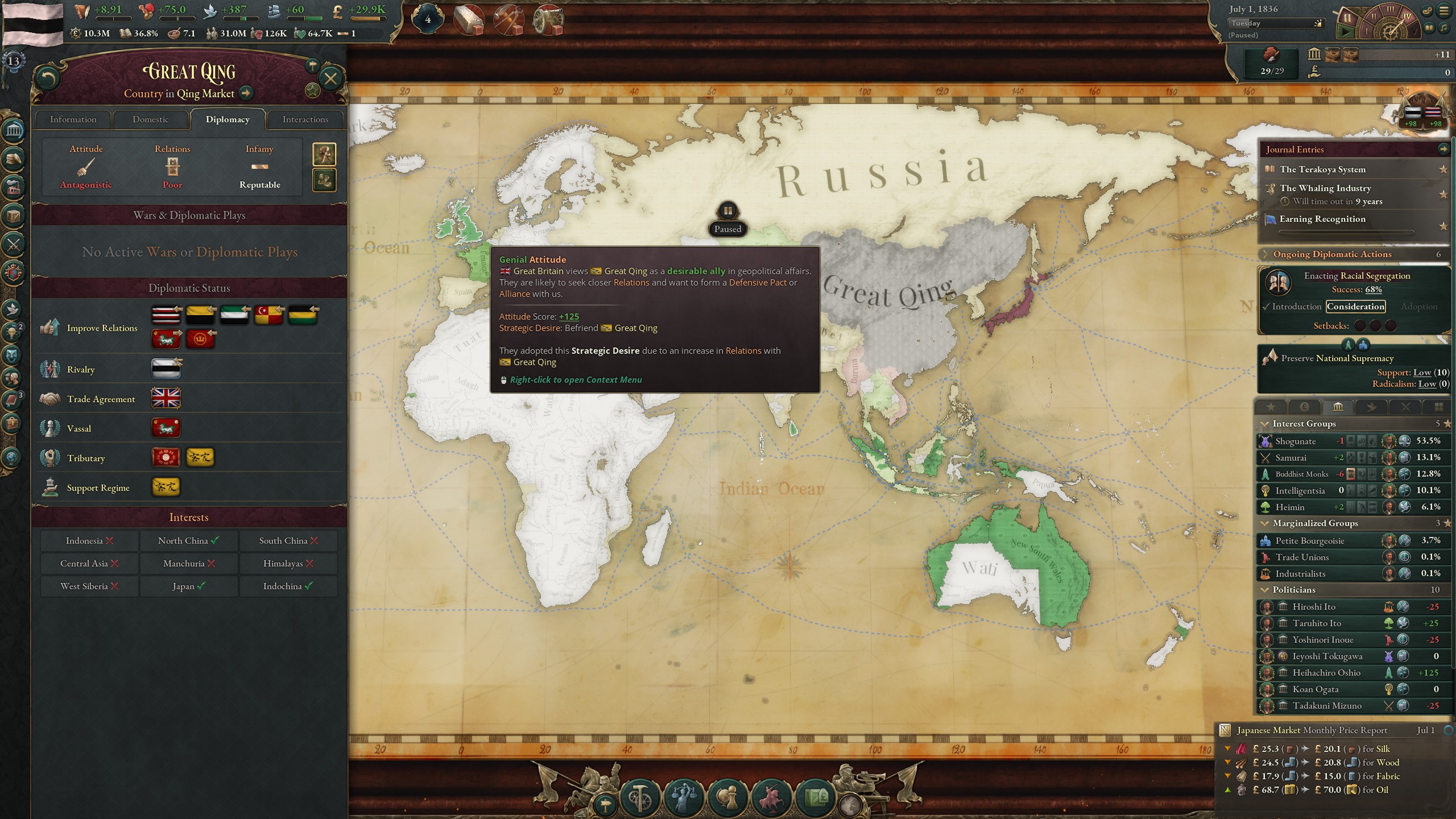Collapse the Marginalized Groups section

click(1265, 523)
